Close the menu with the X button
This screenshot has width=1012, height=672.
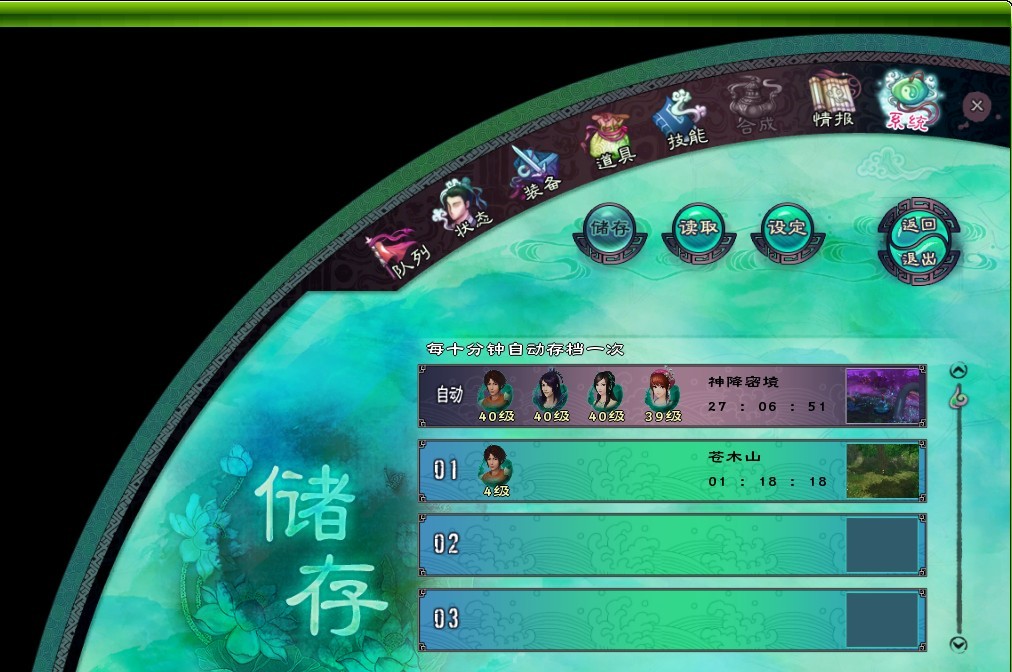[977, 105]
